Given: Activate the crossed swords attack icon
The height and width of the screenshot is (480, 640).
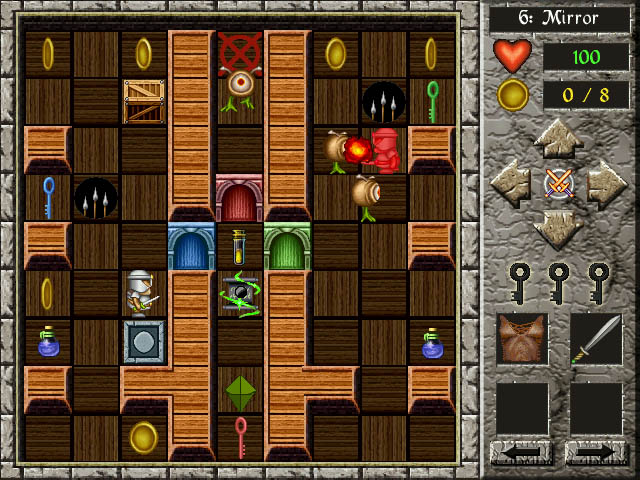Looking at the screenshot, I should point(558,184).
